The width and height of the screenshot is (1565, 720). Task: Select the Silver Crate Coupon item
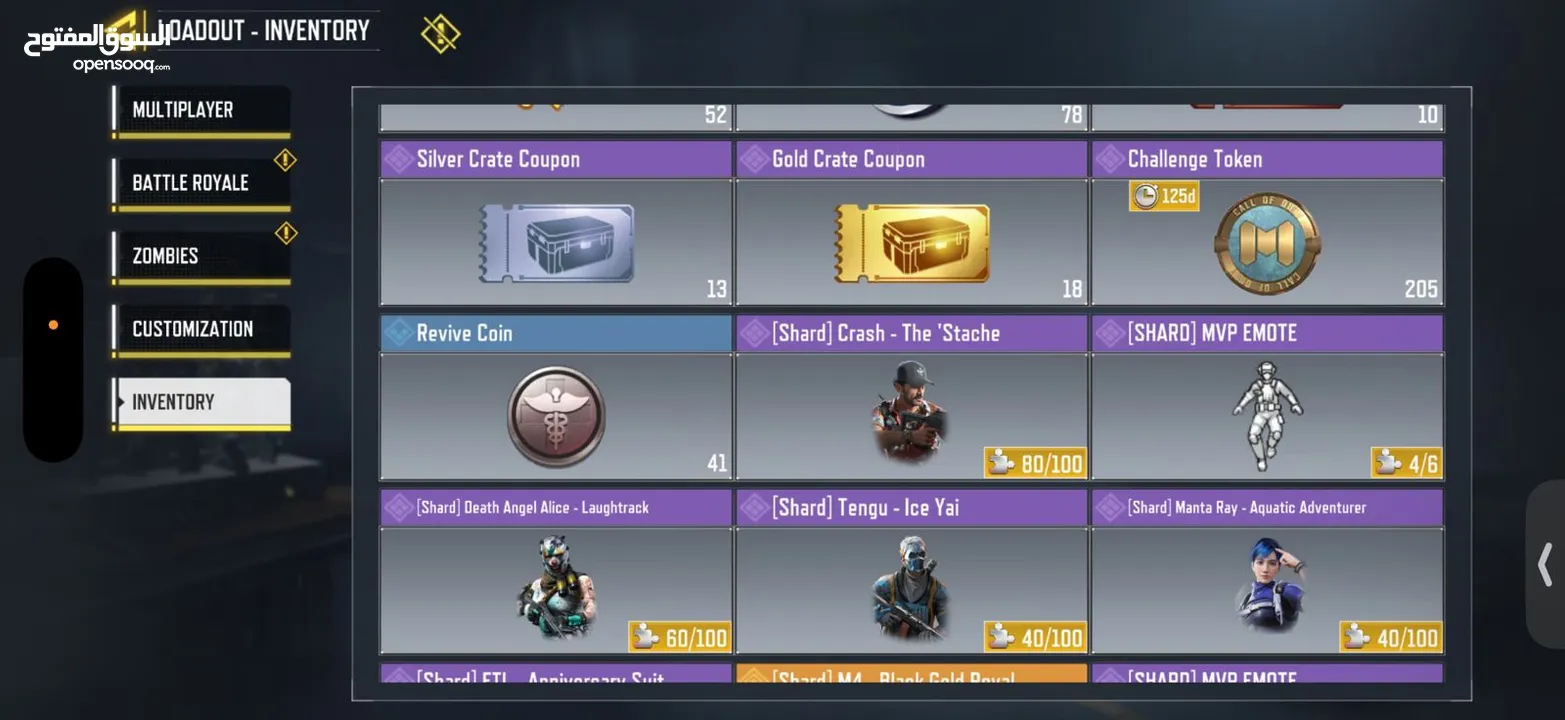pyautogui.click(x=555, y=242)
